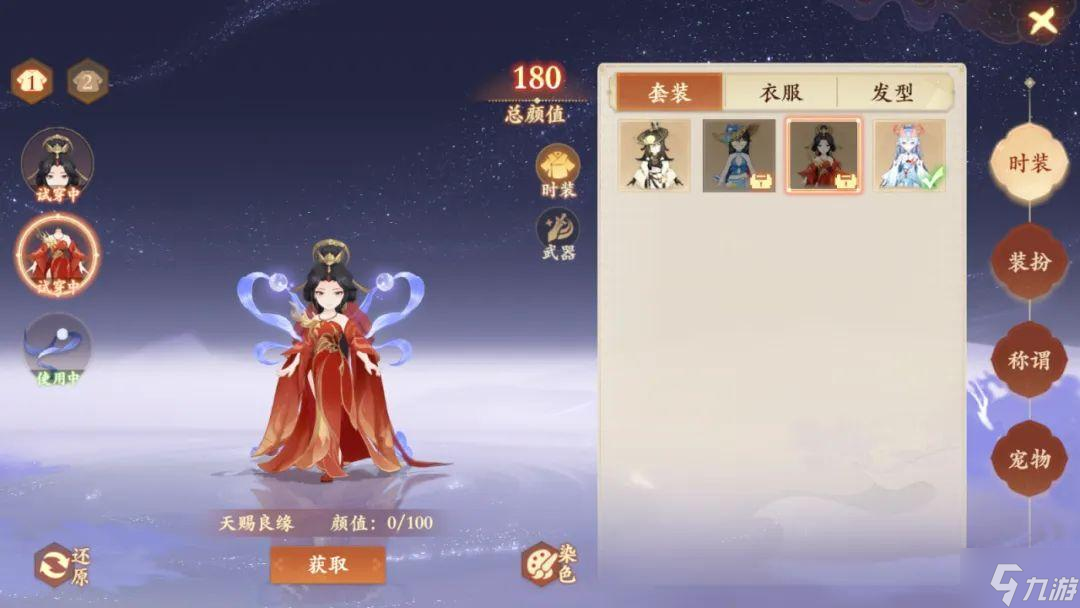This screenshot has height=608, width=1080.
Task: Switch to the 套装 tab
Action: [669, 92]
